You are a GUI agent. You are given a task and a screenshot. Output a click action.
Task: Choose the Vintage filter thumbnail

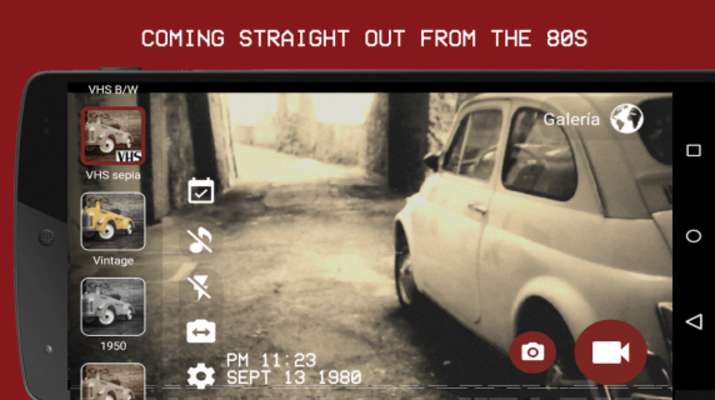pos(113,221)
